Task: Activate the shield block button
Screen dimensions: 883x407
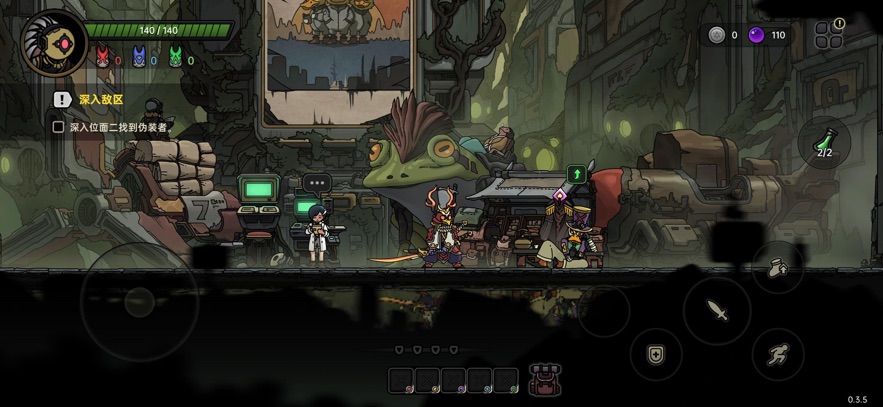Action: coord(656,354)
